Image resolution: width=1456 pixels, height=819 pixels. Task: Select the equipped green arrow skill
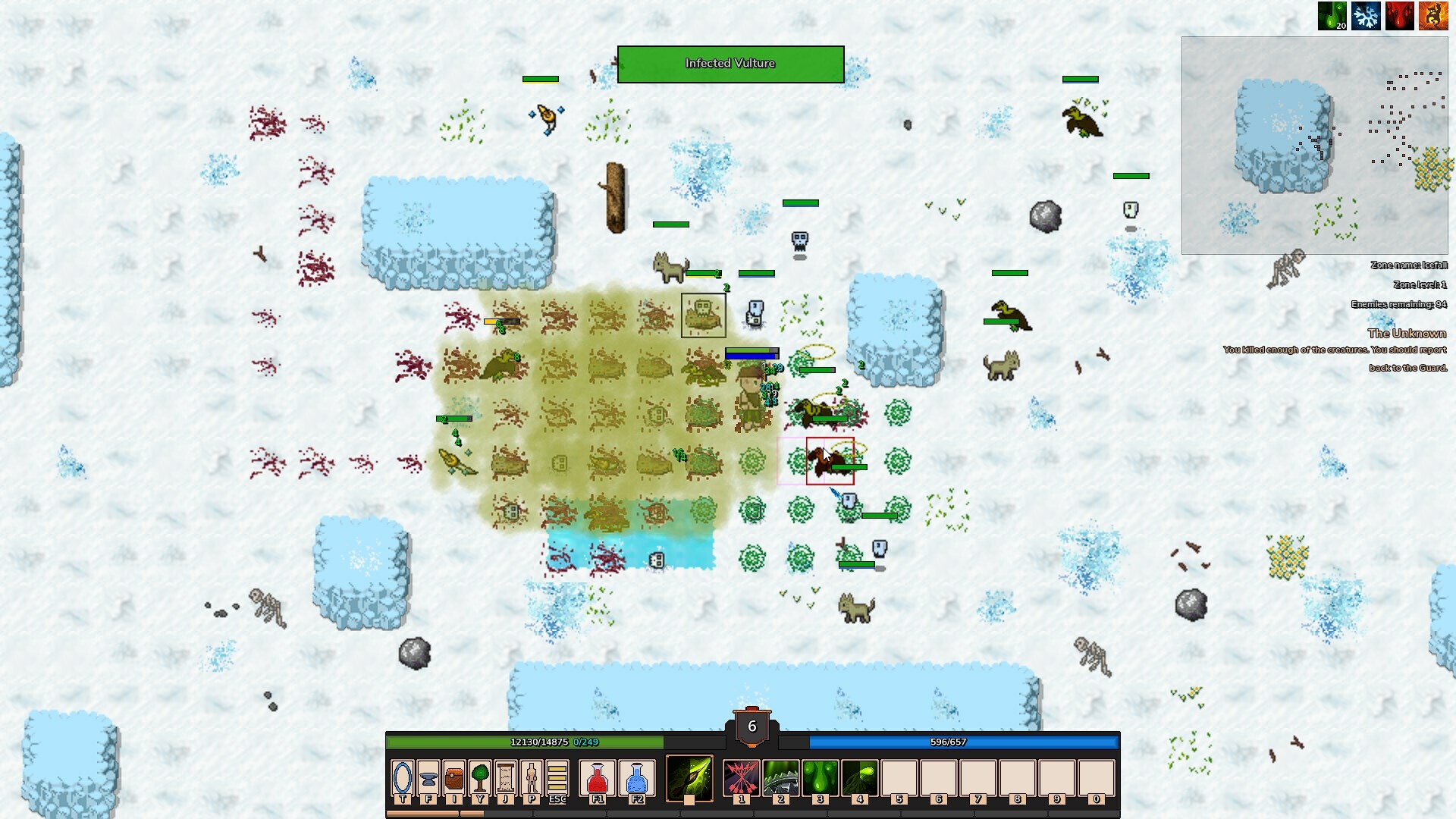click(x=689, y=777)
